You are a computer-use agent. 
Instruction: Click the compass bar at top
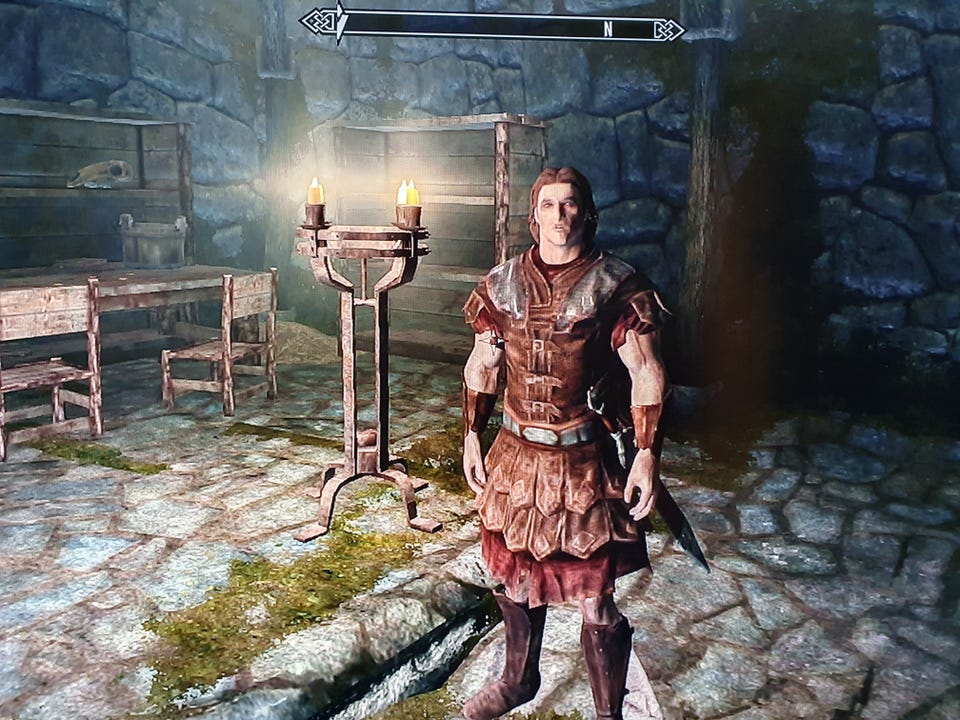coord(492,26)
